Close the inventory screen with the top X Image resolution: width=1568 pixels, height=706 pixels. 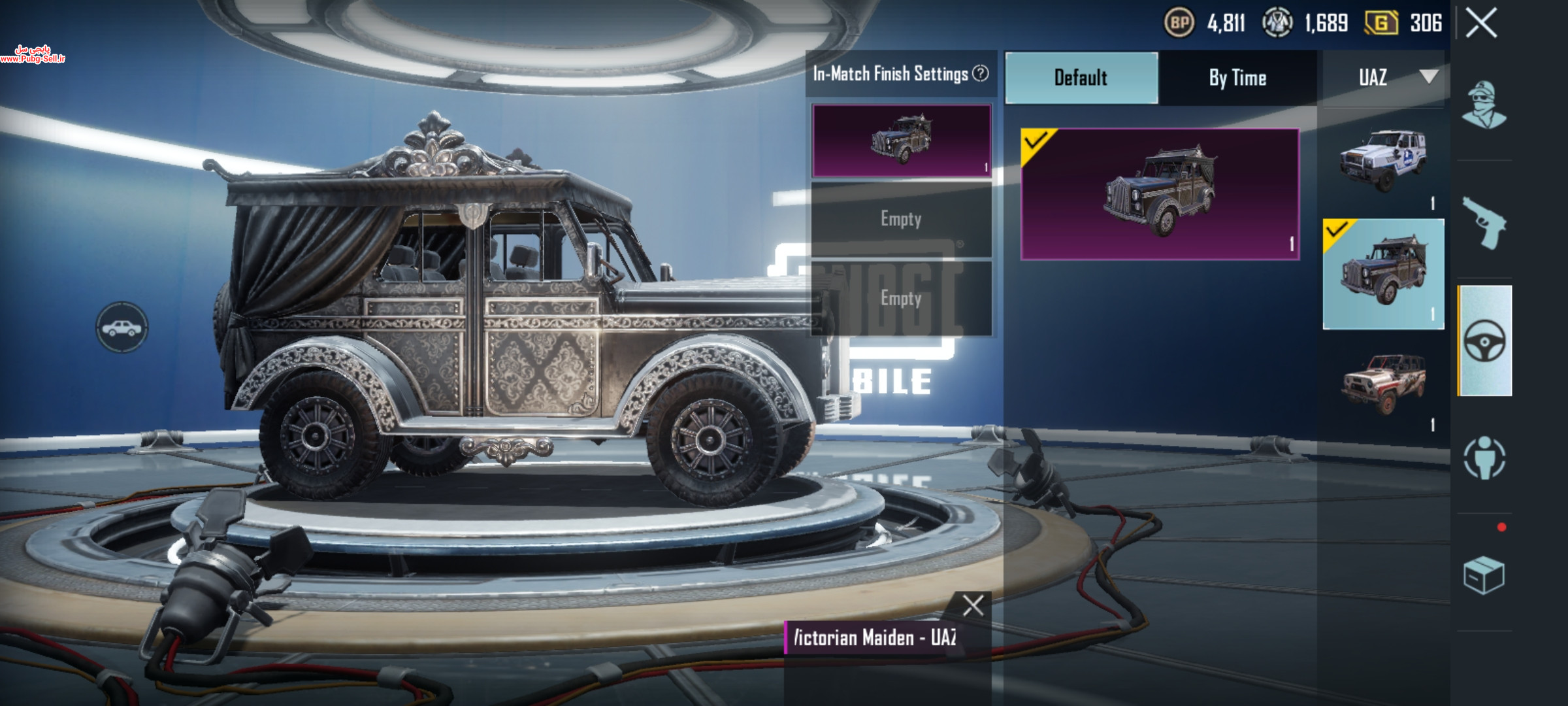pos(1481,24)
